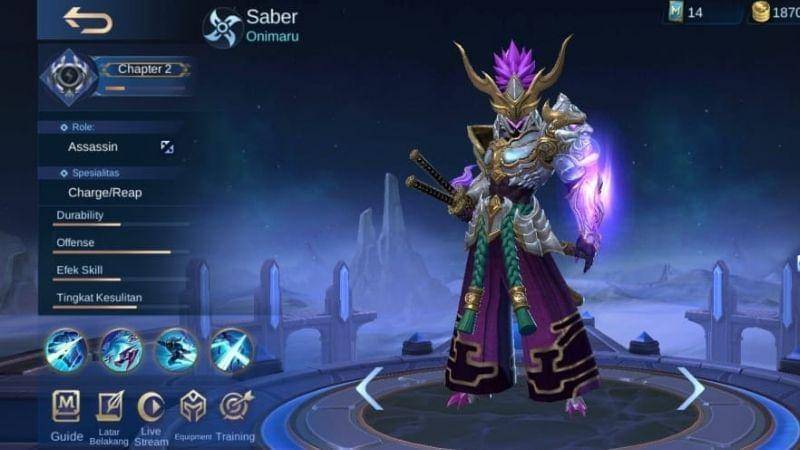Viewport: 800px width, 450px height.
Task: View Saber's second skill, the dash
Action: click(x=121, y=350)
